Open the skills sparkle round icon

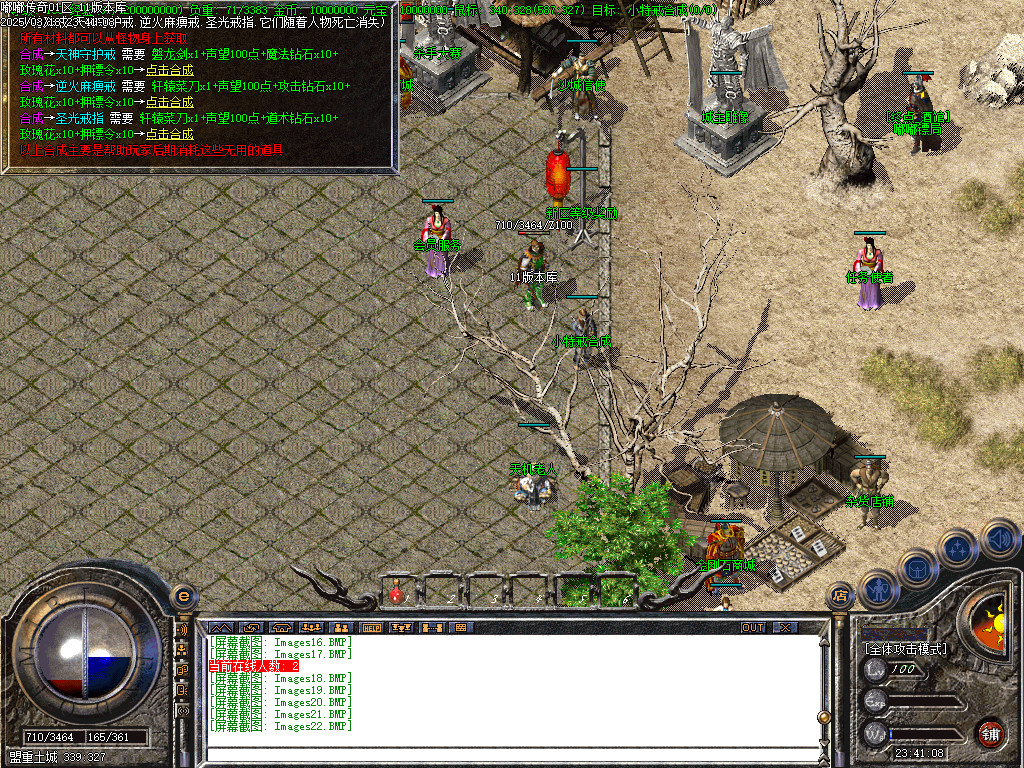coord(957,548)
